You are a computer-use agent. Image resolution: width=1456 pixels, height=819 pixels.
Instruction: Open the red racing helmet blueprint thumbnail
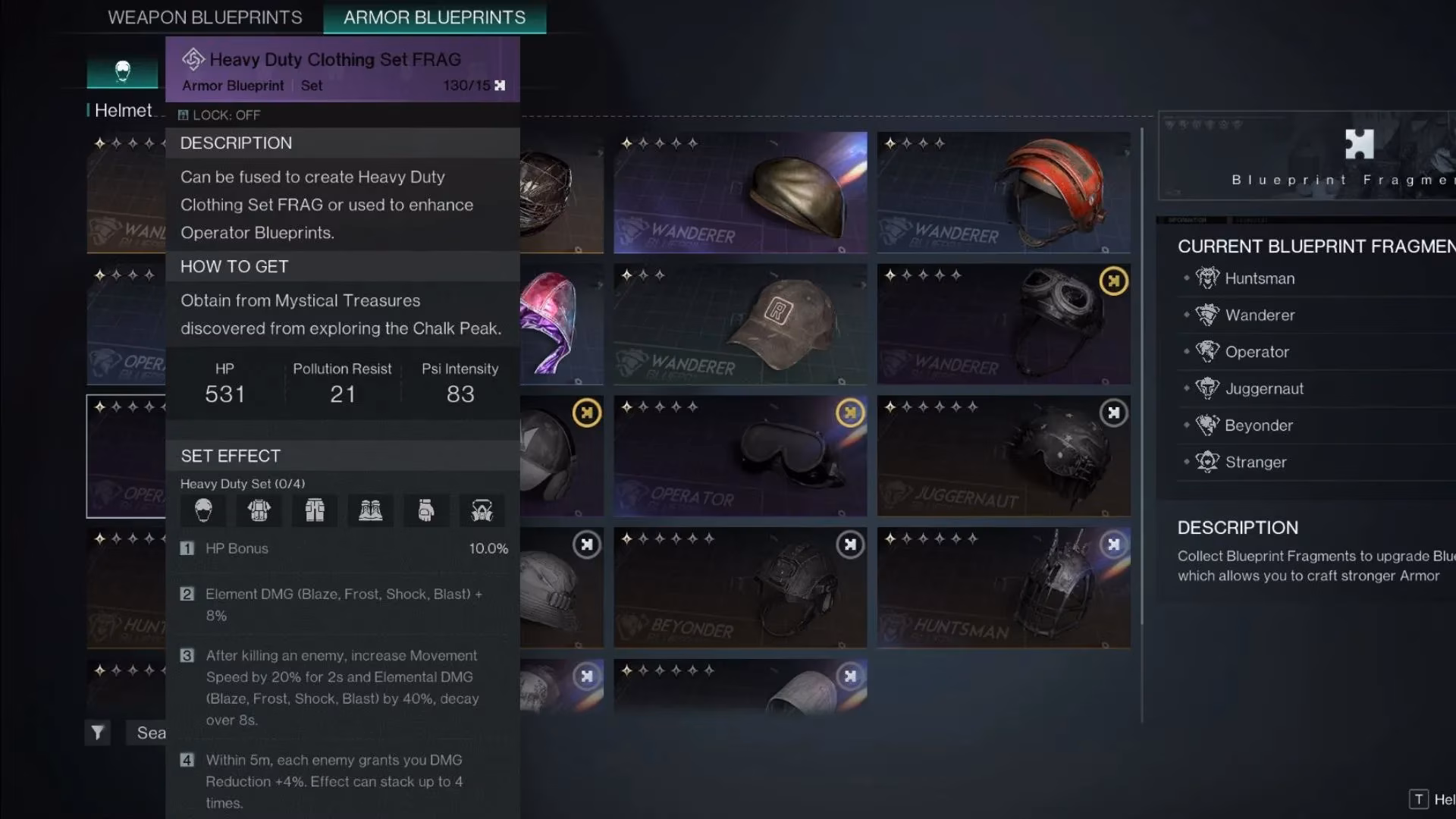click(1003, 191)
